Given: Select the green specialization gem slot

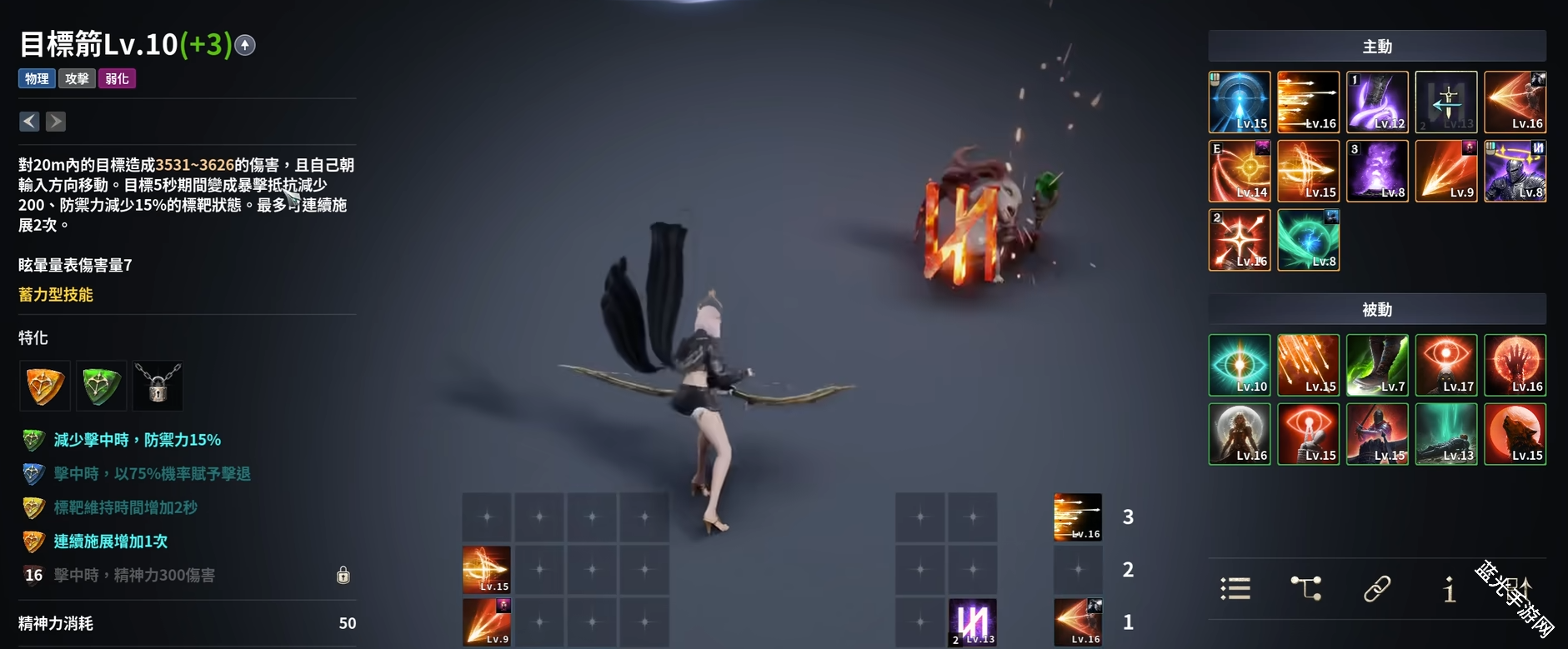Looking at the screenshot, I should coord(102,386).
